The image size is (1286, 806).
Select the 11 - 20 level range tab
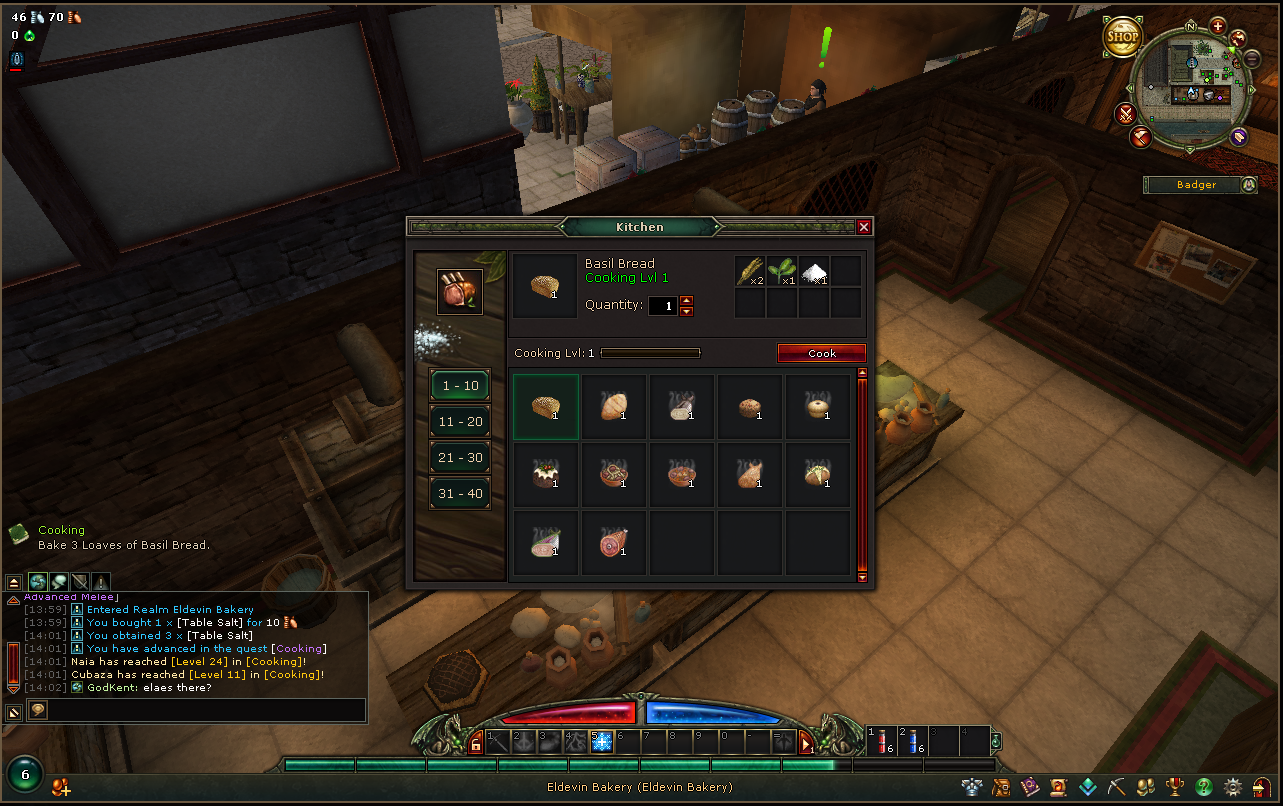pyautogui.click(x=460, y=422)
